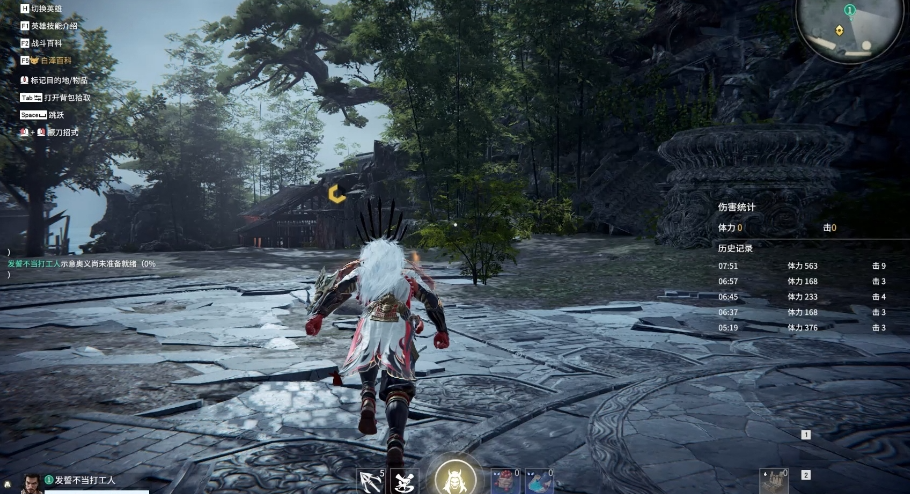Activate the glowing horned-mask ultimate icon
This screenshot has width=910, height=494.
[454, 480]
